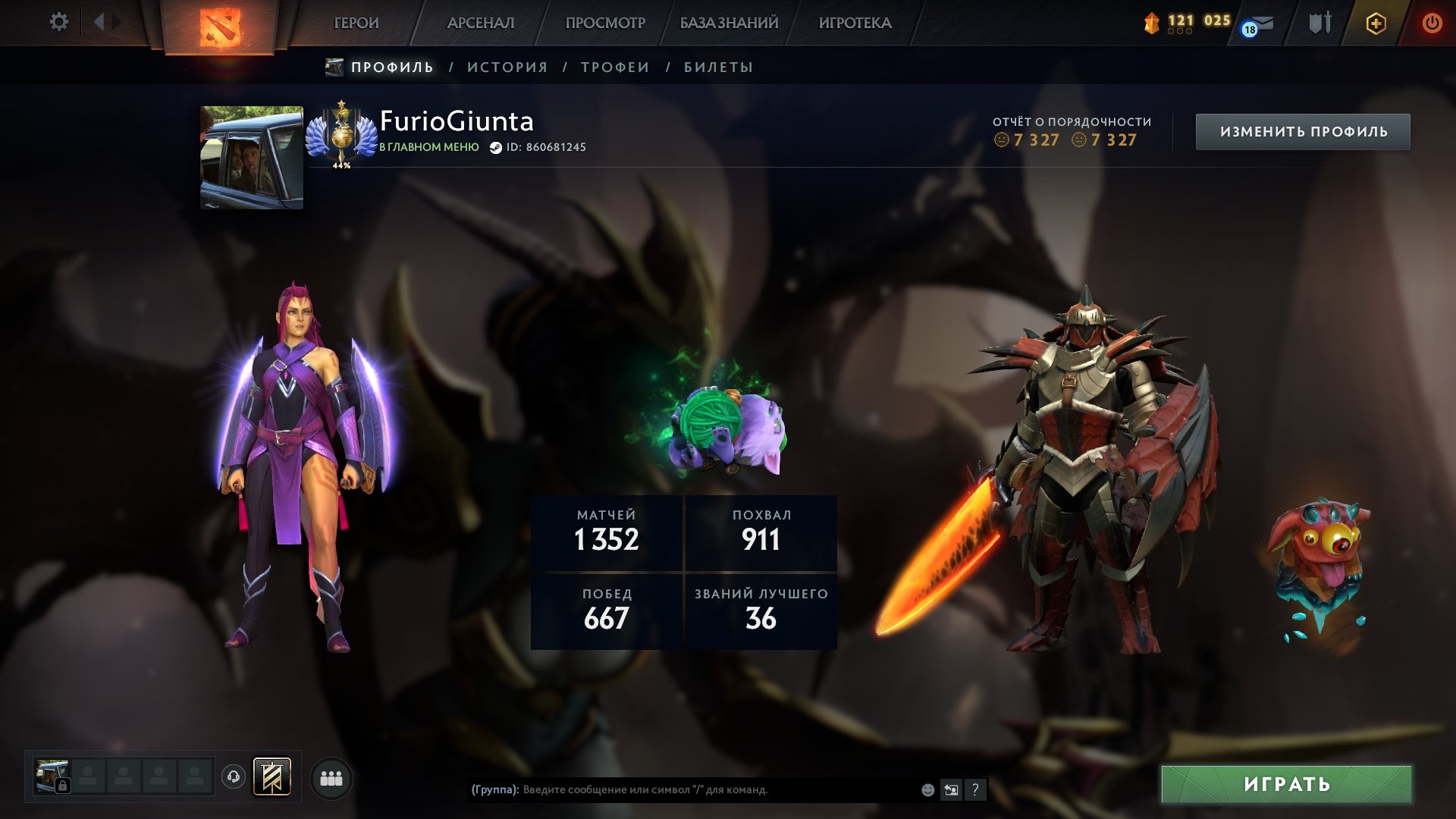This screenshot has width=1456, height=819.
Task: Open the ТРОФЕИ tab
Action: [614, 67]
